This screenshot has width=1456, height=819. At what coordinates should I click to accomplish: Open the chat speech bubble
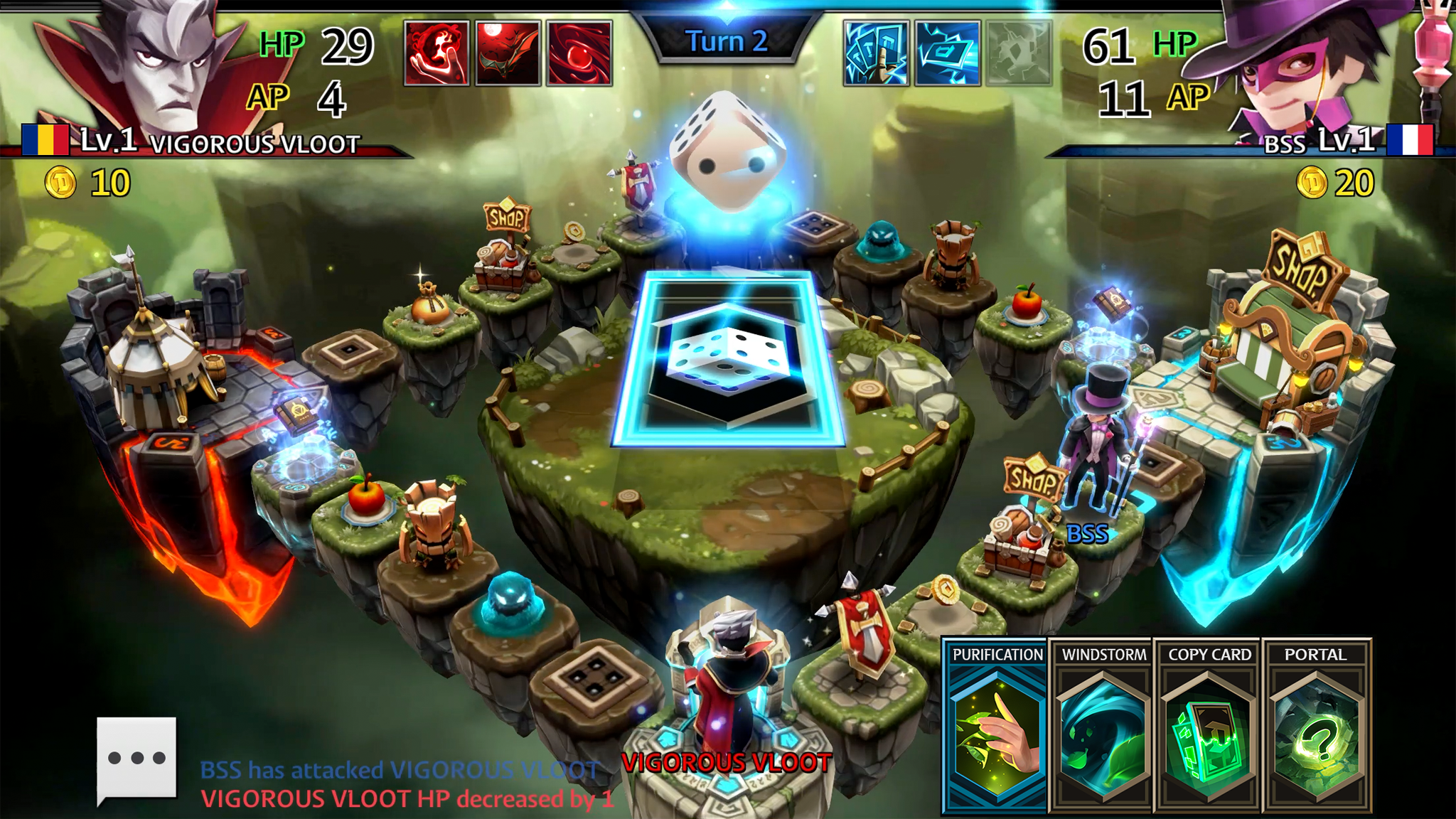136,758
